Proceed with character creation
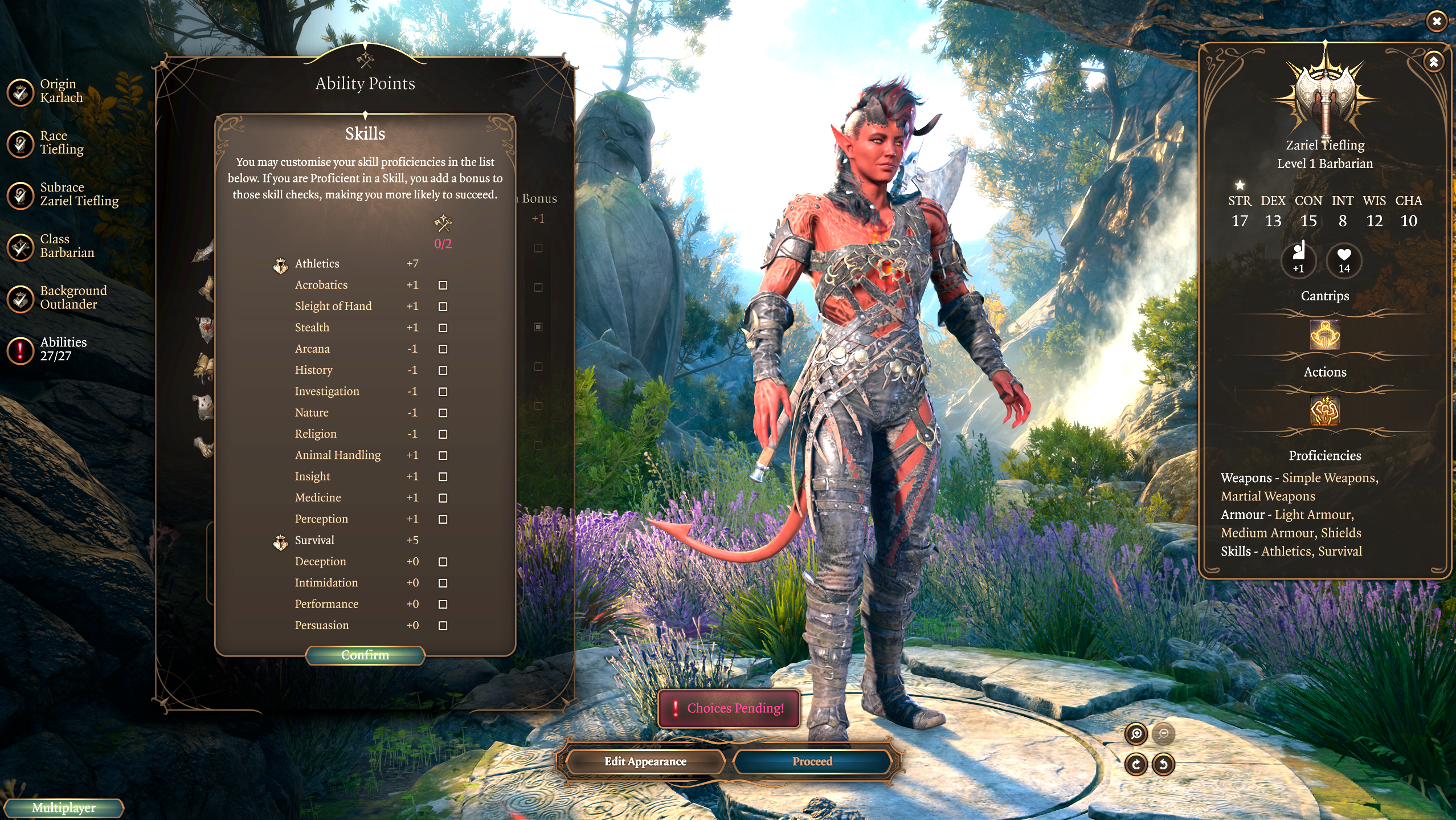 [812, 762]
